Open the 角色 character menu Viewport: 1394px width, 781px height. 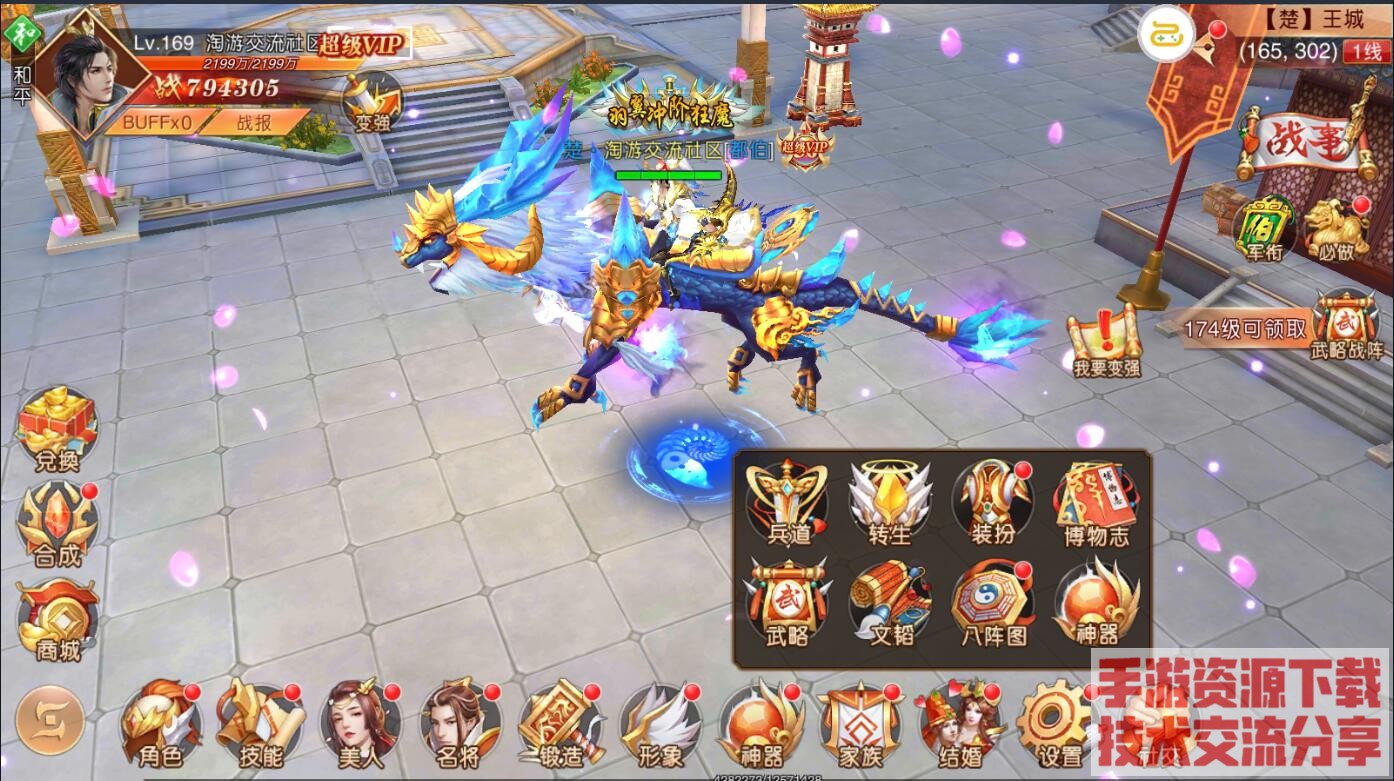coord(159,723)
